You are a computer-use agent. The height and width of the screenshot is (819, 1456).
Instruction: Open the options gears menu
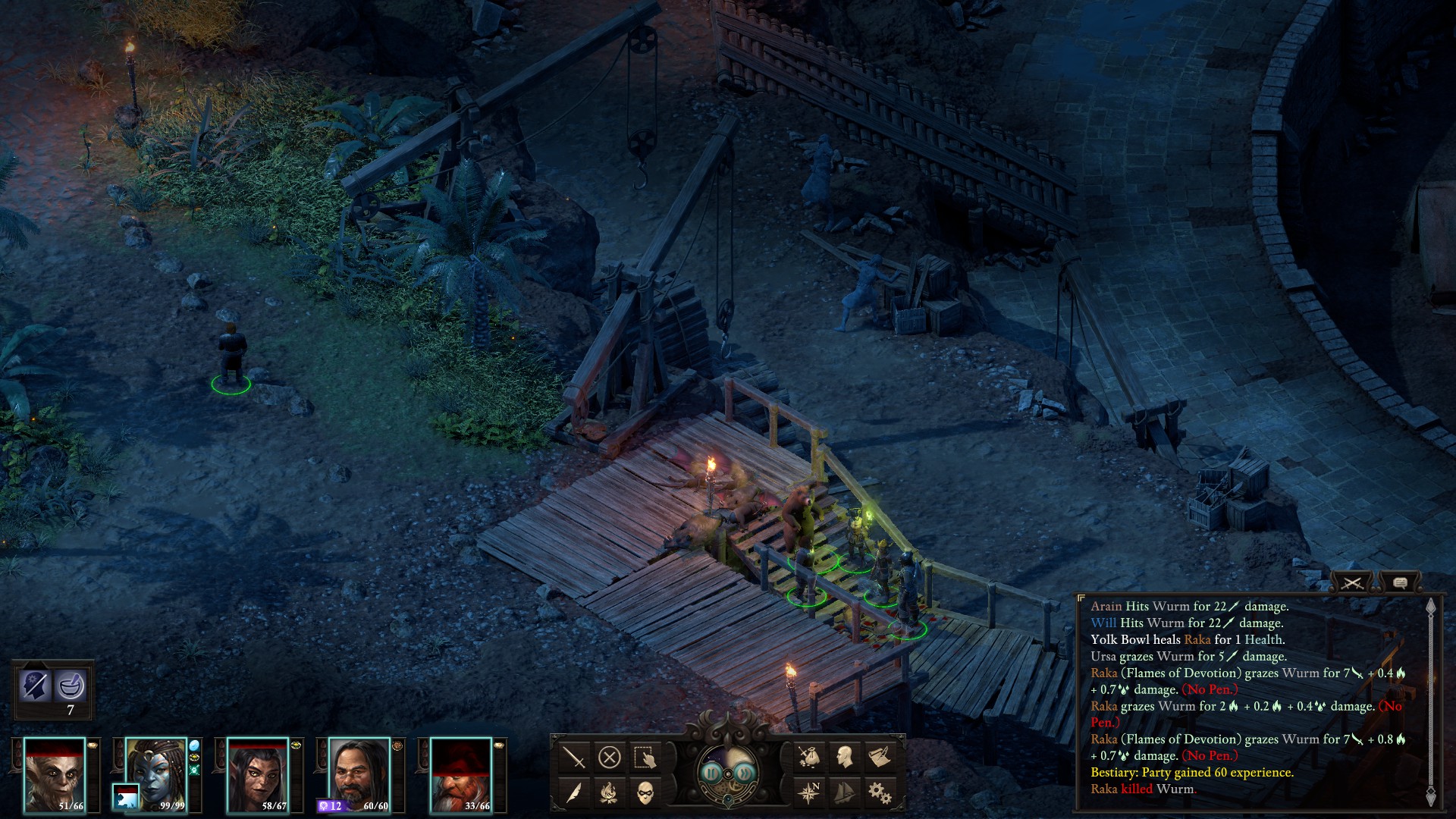880,792
